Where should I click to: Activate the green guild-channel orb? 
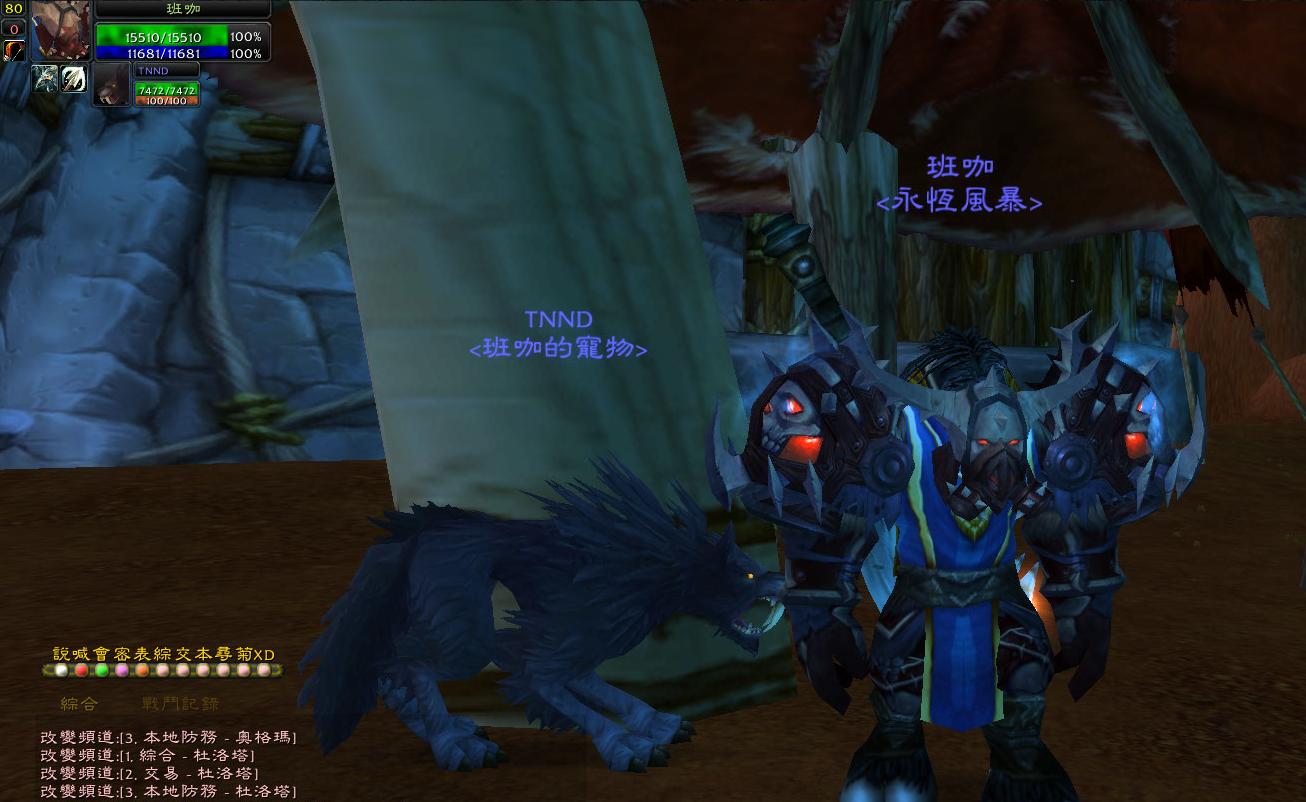[101, 670]
